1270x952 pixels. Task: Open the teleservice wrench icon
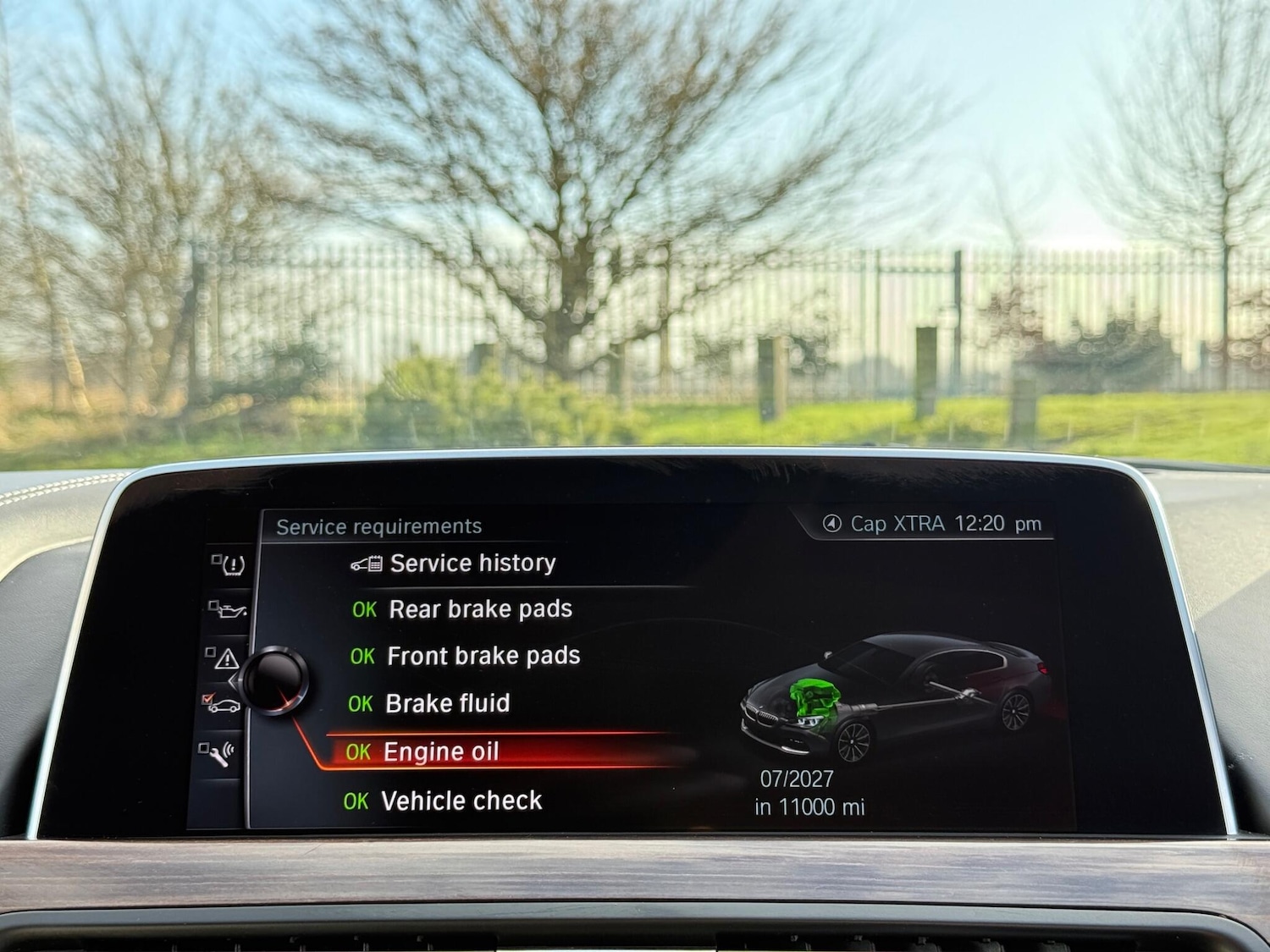tap(221, 757)
